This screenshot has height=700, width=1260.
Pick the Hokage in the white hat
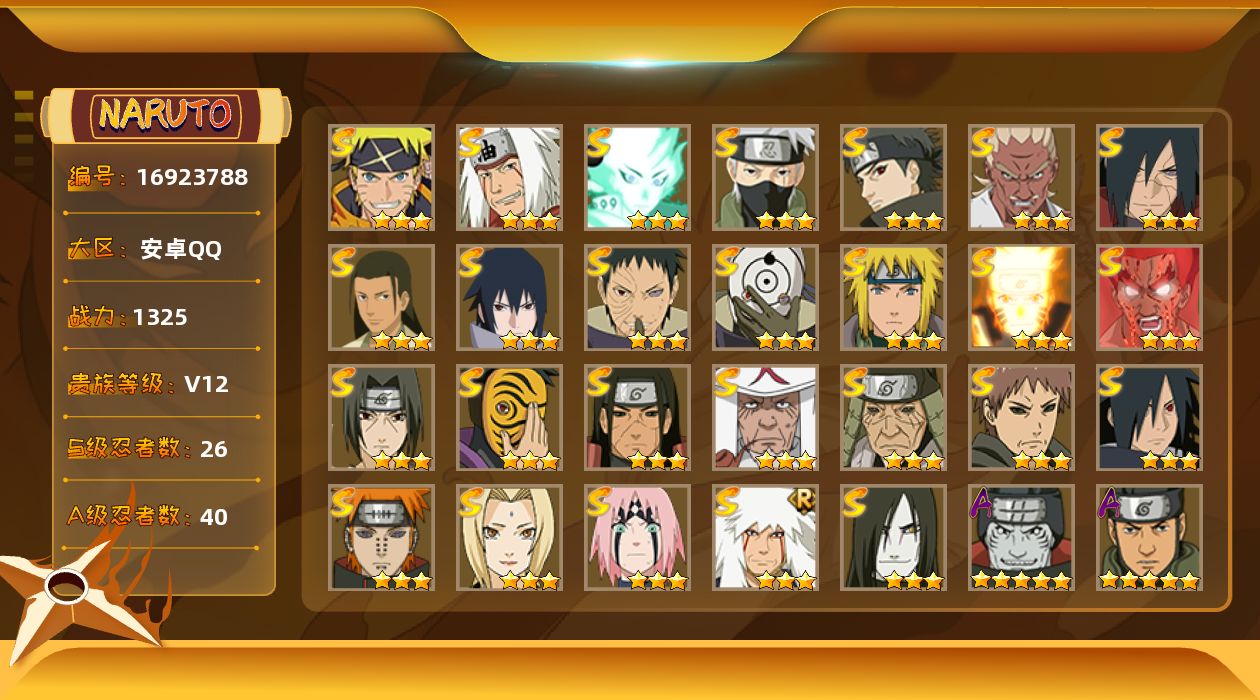[765, 417]
